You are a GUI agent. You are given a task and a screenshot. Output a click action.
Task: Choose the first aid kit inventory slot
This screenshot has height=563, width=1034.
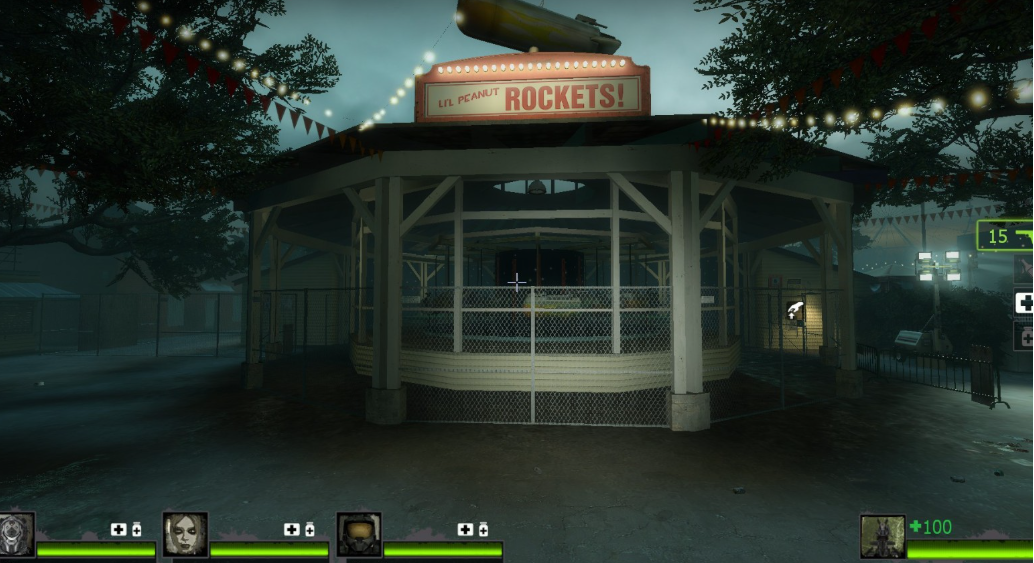pos(1024,302)
